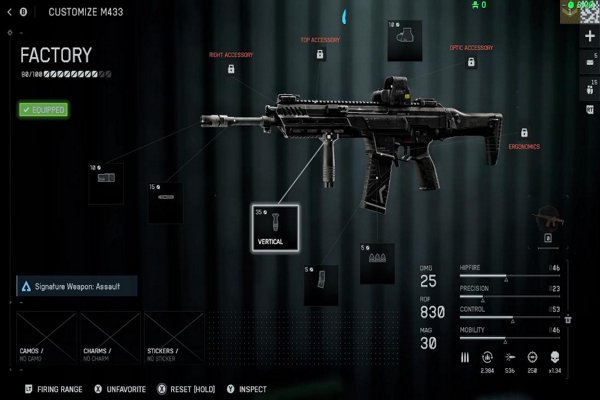Open the Stickers customization tile
This screenshot has height=400, width=600.
(173, 336)
